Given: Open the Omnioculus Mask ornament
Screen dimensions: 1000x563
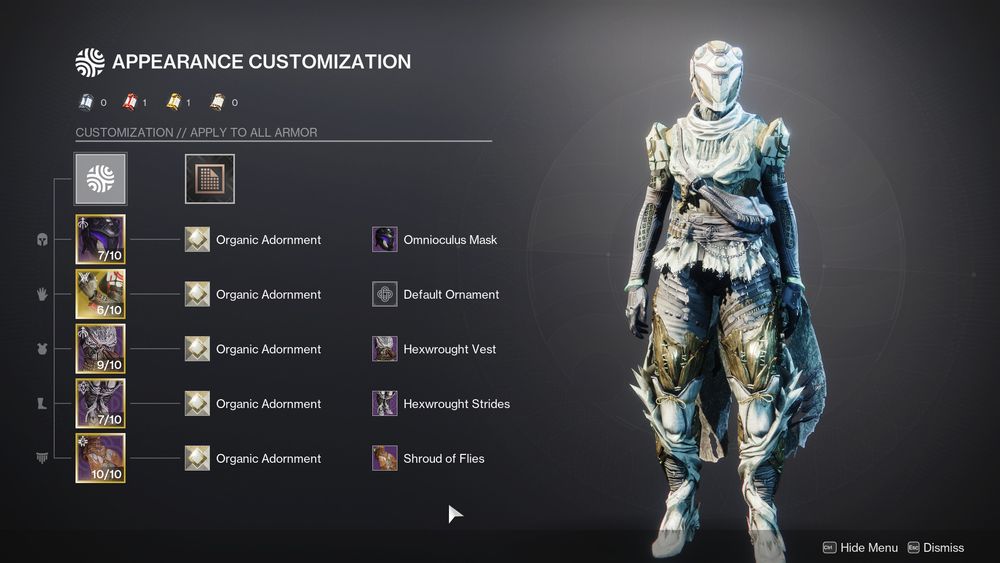Looking at the screenshot, I should (385, 240).
